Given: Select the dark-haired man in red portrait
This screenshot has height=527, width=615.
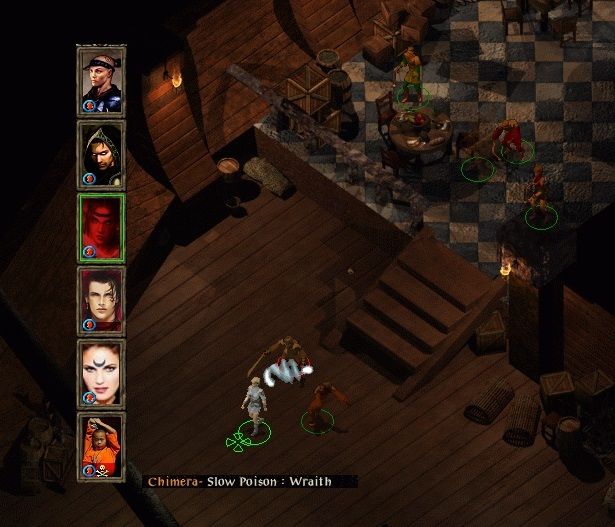Looking at the screenshot, I should click(x=101, y=301).
